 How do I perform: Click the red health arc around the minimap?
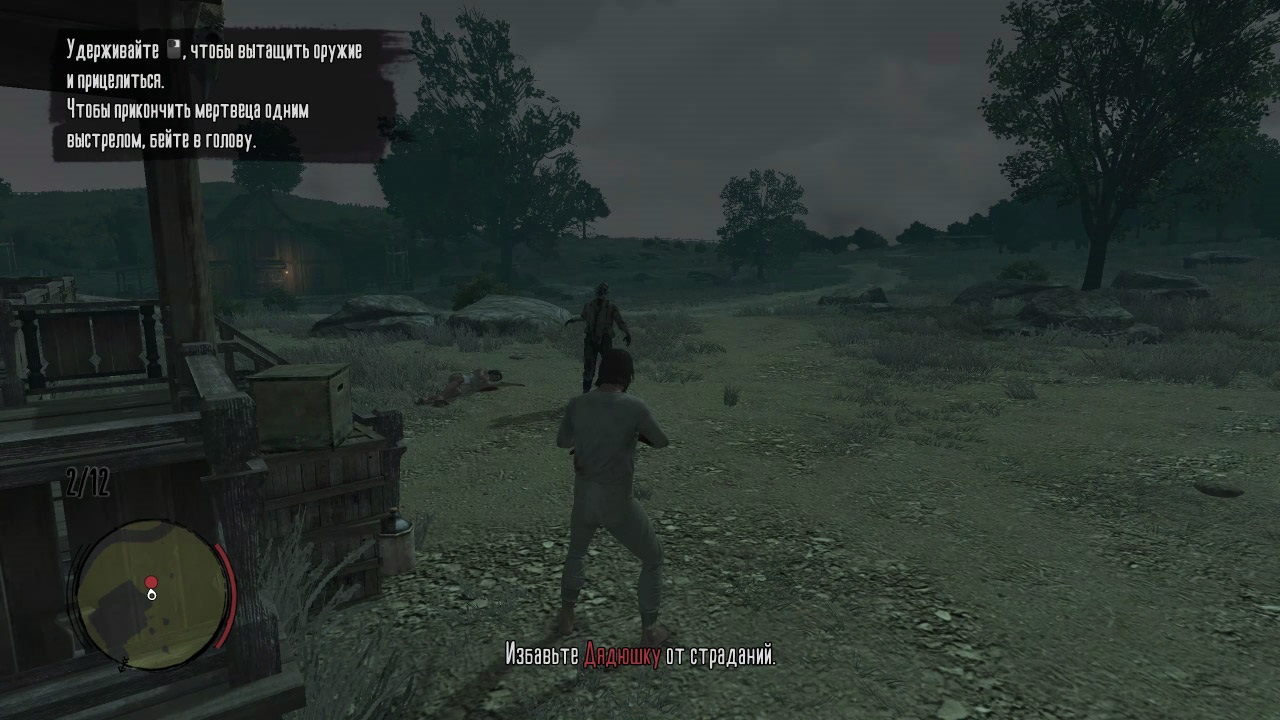coord(224,595)
